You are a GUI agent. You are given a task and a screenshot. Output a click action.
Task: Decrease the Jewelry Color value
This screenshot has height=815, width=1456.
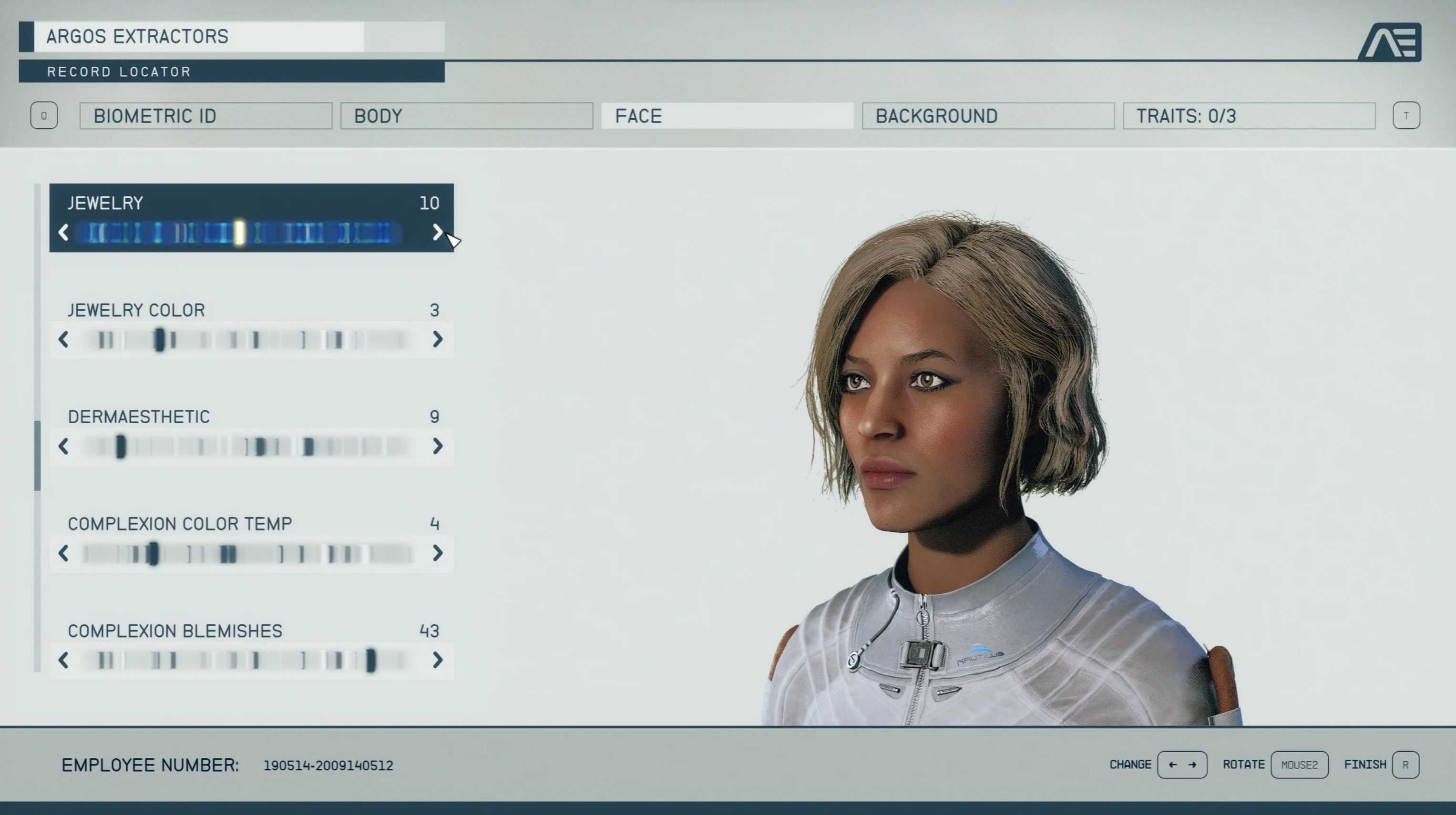(63, 339)
